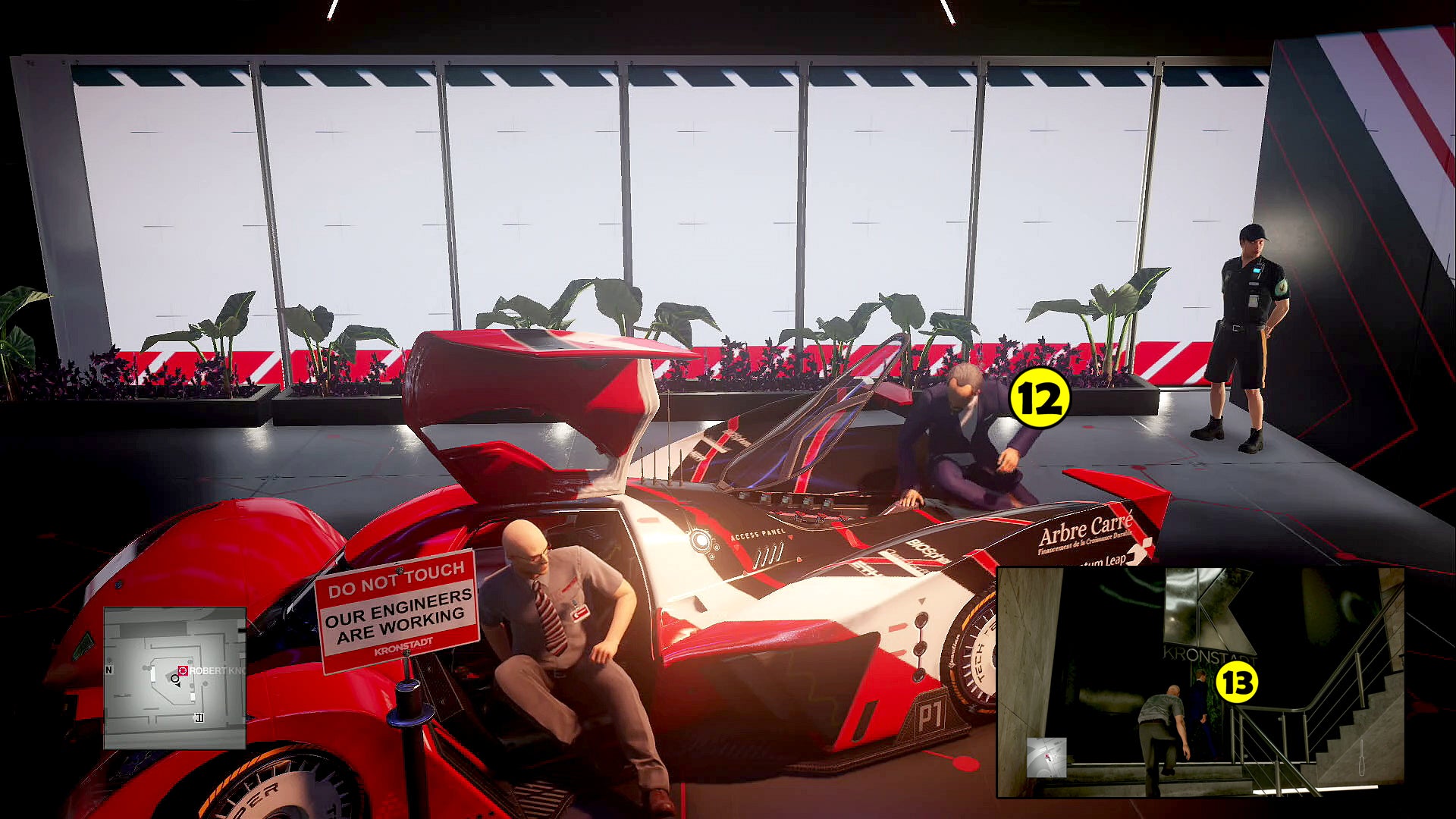Select the exit staircase icon on the minimap
This screenshot has height=819, width=1456.
tap(199, 717)
